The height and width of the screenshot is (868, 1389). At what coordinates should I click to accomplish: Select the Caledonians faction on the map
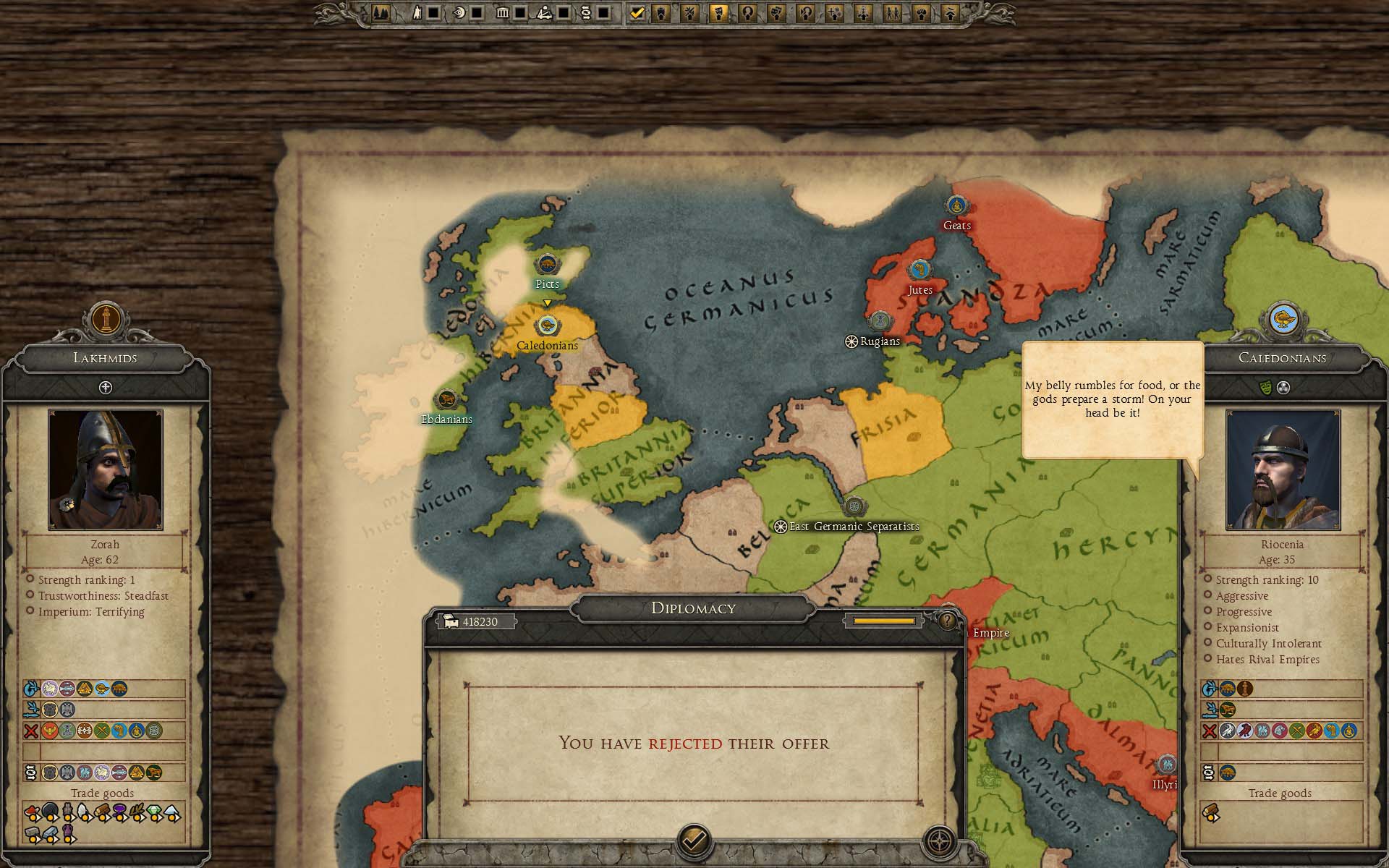pyautogui.click(x=547, y=326)
